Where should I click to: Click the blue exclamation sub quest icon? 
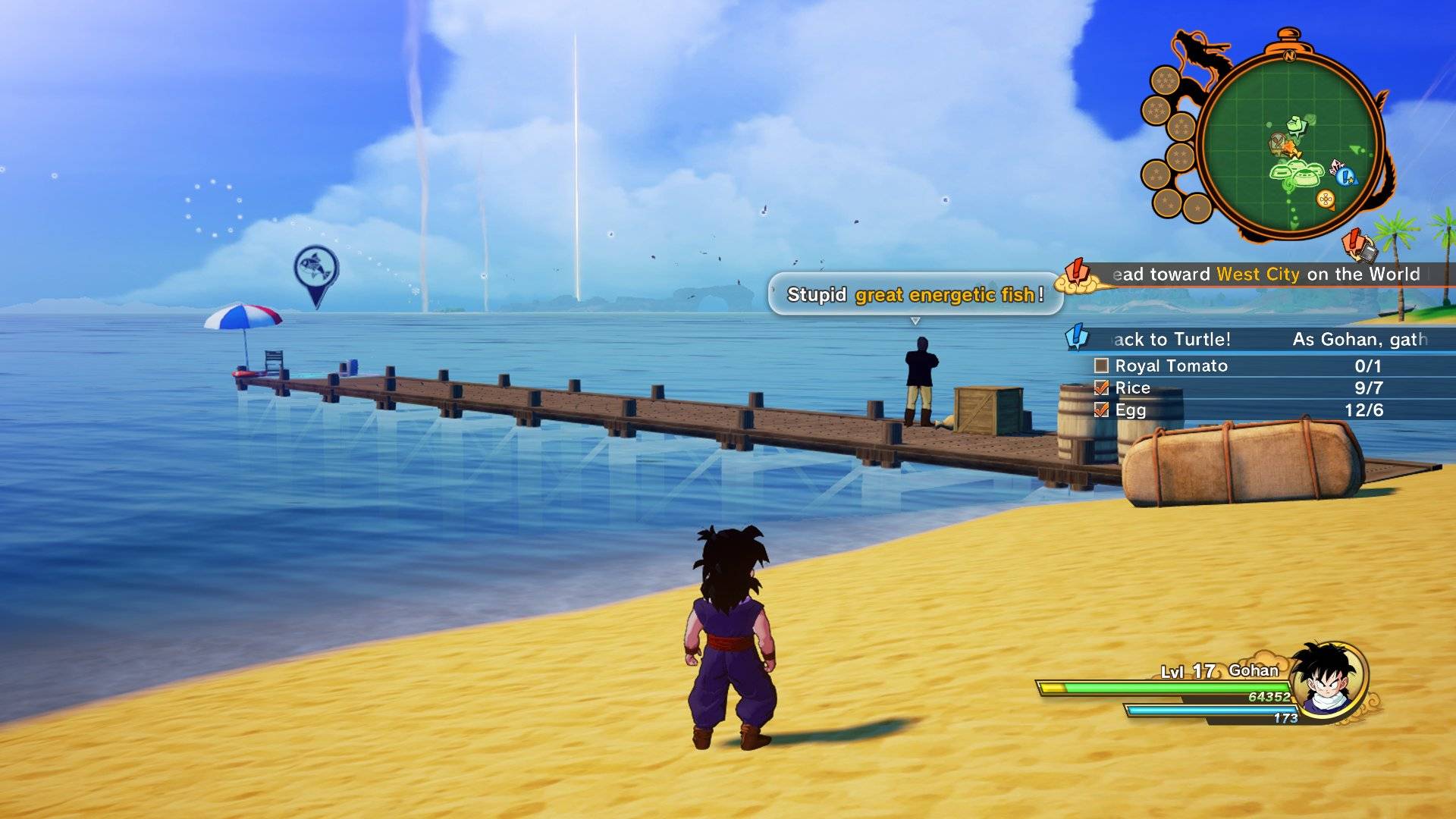(1077, 337)
